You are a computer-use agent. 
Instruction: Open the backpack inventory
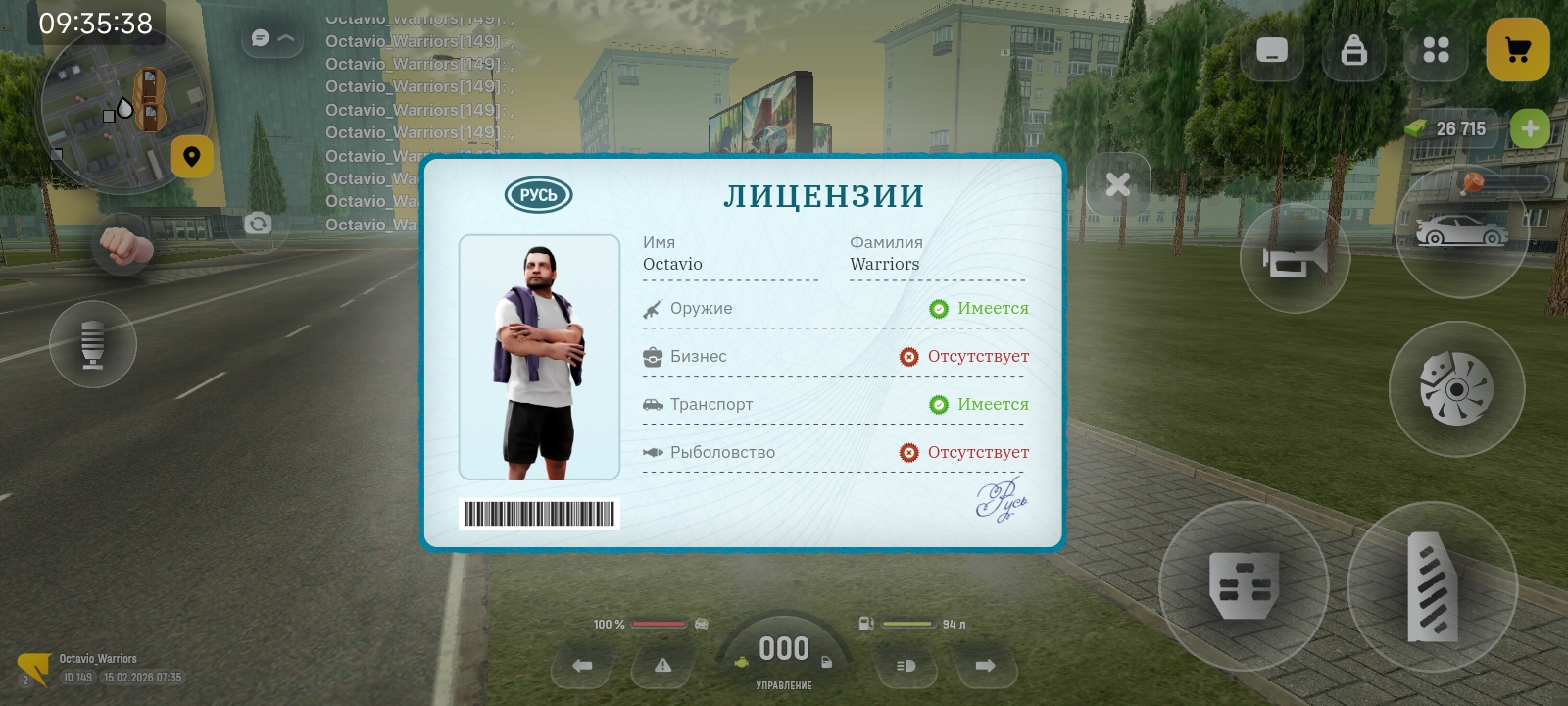[x=1353, y=50]
